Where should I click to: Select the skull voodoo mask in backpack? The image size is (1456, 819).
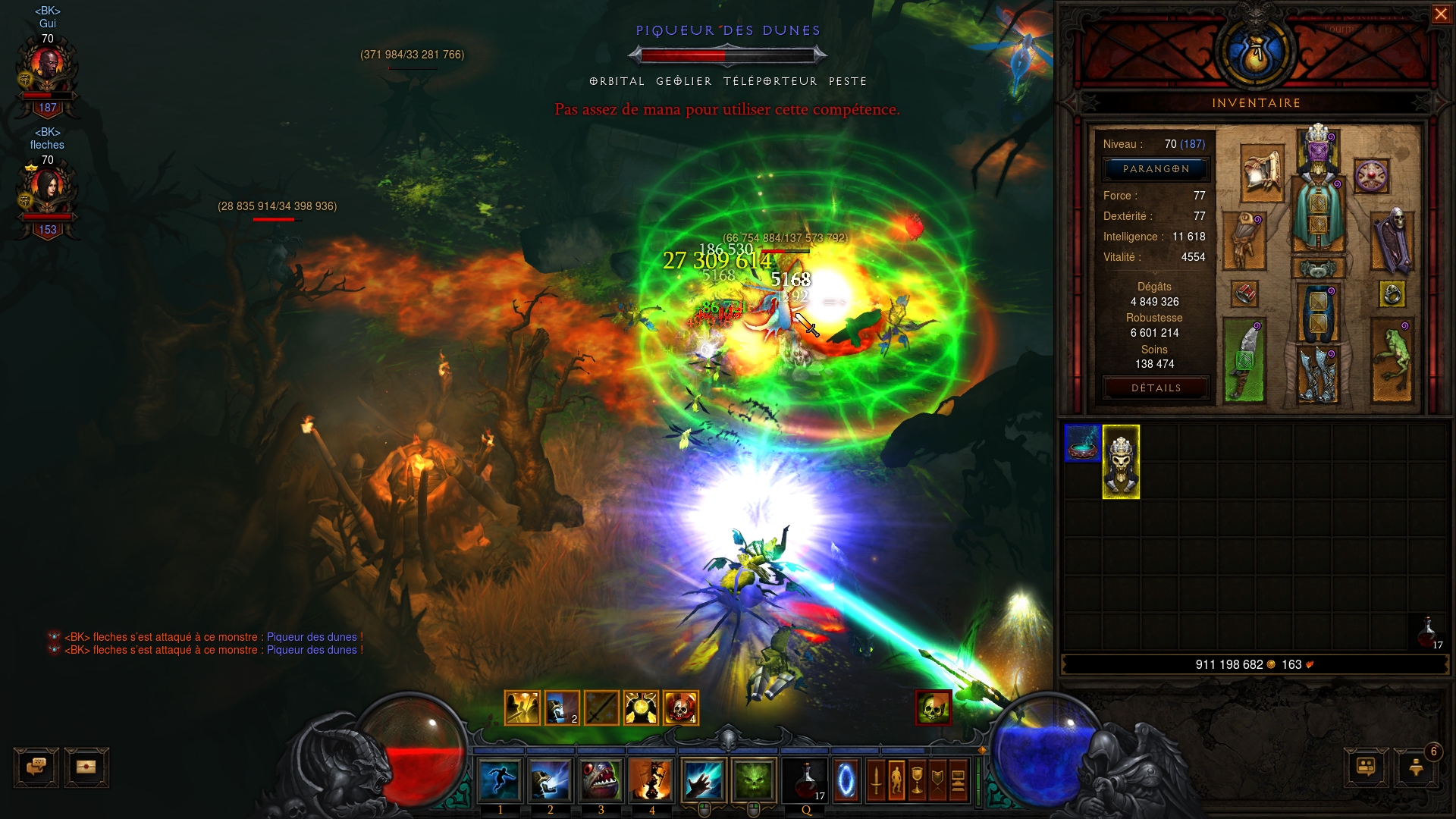click(x=1121, y=462)
